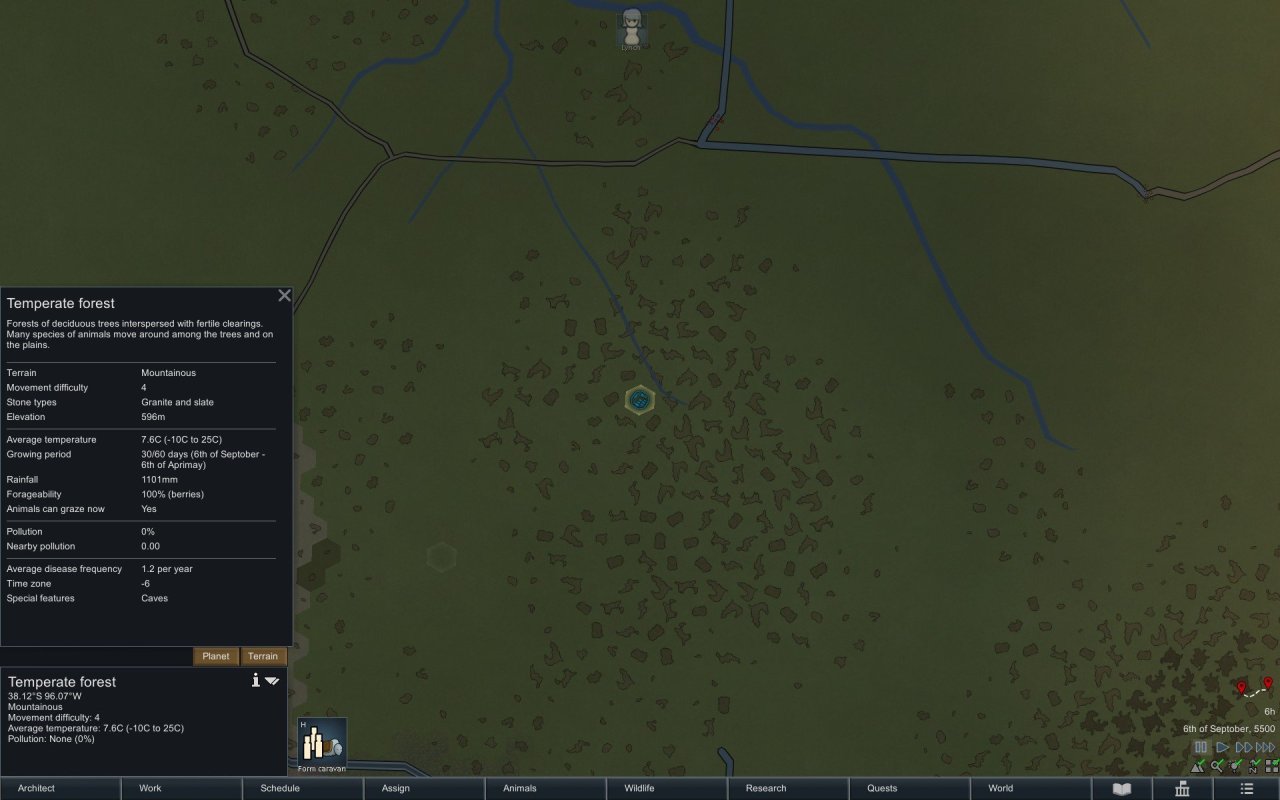Close the Temperate forest info panel
The image size is (1280, 800).
click(x=284, y=295)
